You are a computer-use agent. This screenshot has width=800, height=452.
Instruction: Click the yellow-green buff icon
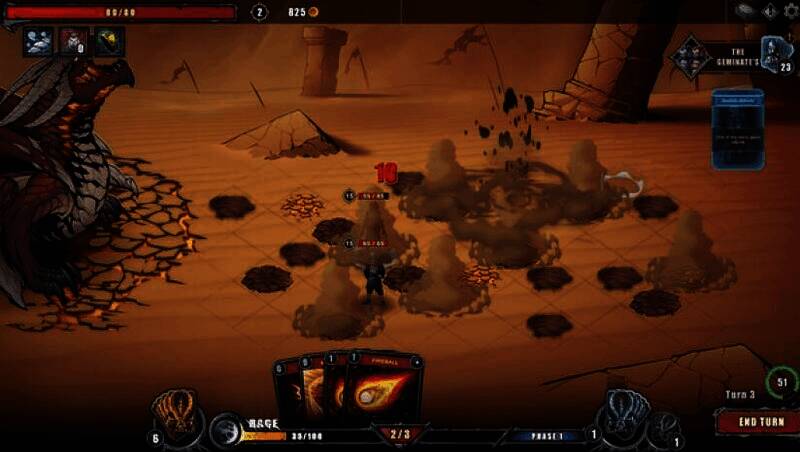tap(108, 41)
